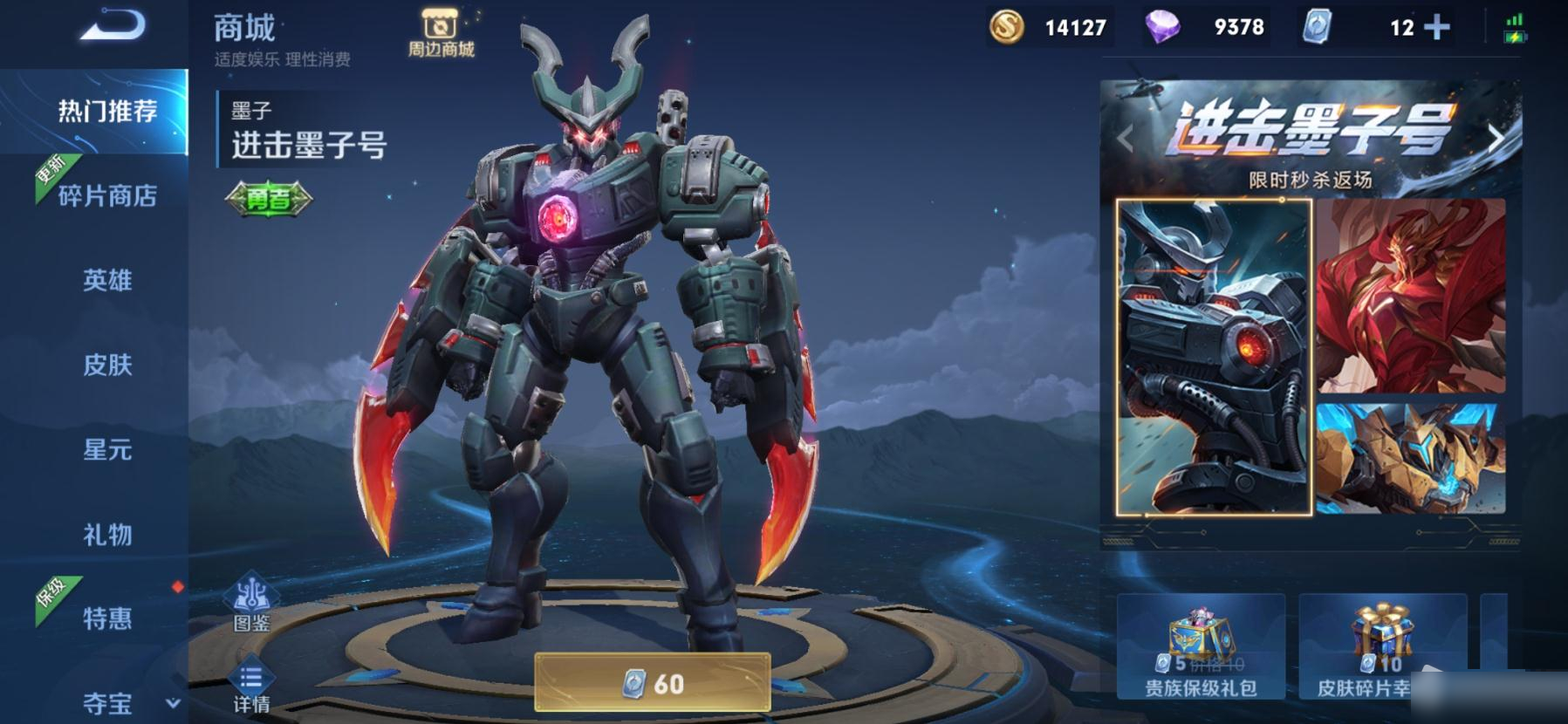This screenshot has width=1568, height=724.
Task: Go back with the return arrow
Action: pyautogui.click(x=113, y=26)
